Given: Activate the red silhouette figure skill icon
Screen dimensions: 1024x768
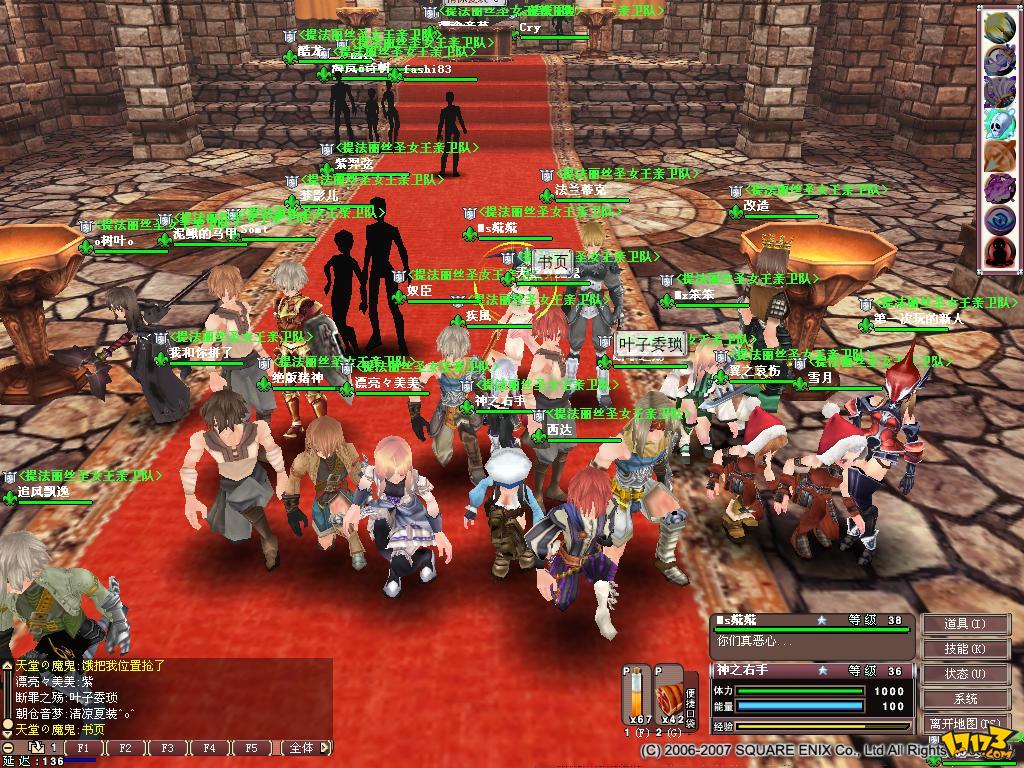Looking at the screenshot, I should (1000, 252).
